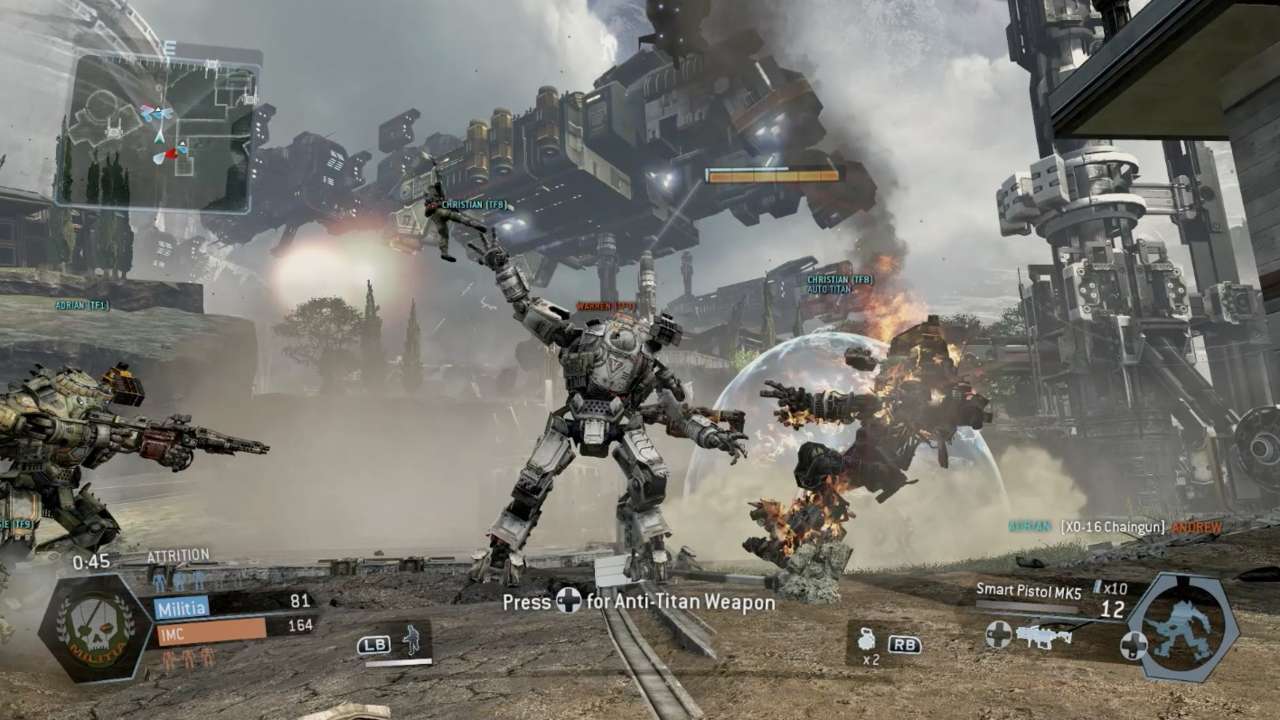This screenshot has height=720, width=1280.
Task: Toggle the RB button prompt
Action: click(x=905, y=645)
